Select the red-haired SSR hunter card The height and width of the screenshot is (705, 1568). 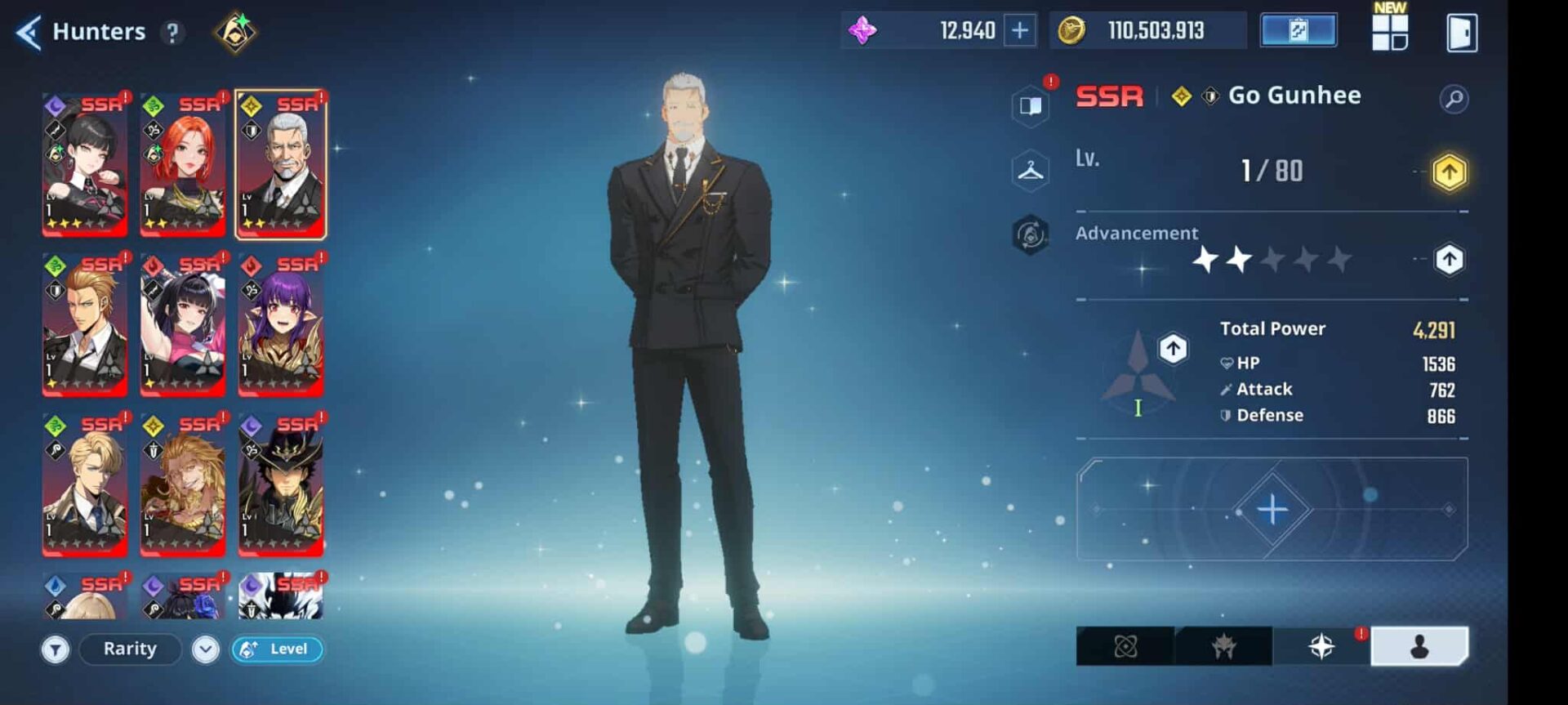click(183, 164)
